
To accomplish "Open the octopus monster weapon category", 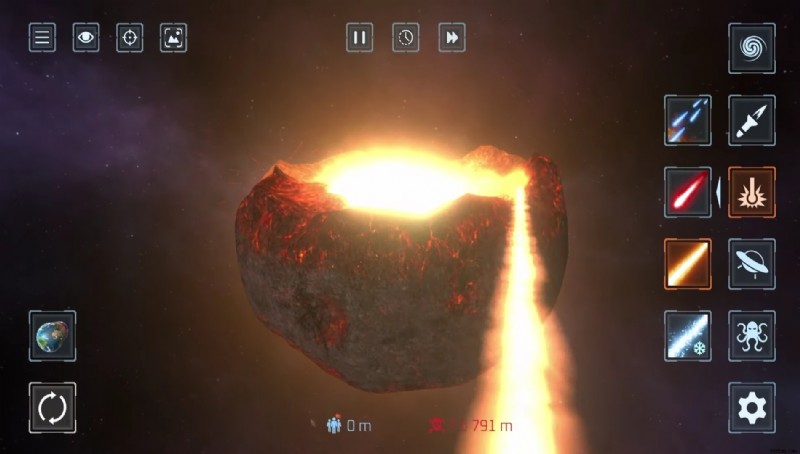I will 751,336.
